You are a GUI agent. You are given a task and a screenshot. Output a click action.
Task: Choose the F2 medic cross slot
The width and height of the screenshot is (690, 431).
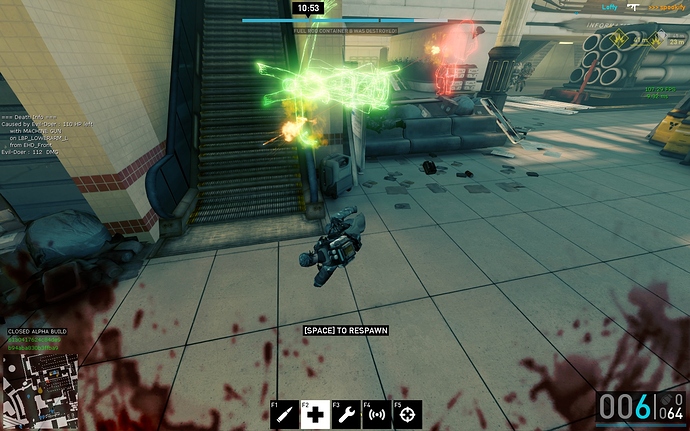click(316, 414)
